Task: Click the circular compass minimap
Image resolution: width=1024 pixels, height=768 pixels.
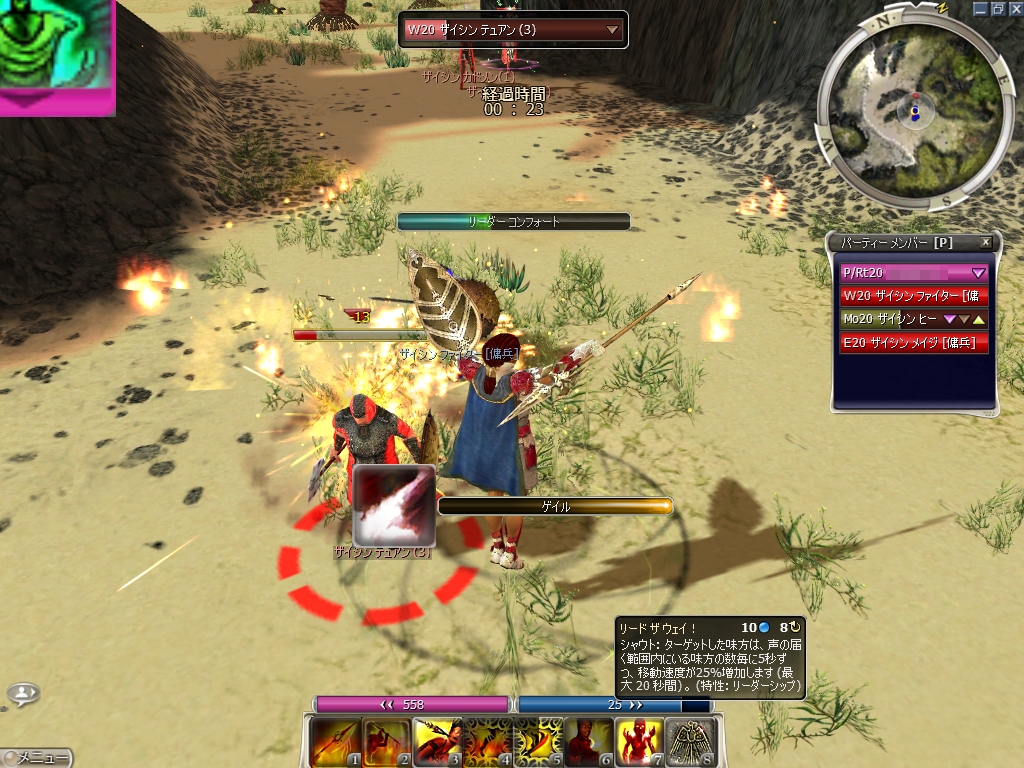Action: pos(901,109)
